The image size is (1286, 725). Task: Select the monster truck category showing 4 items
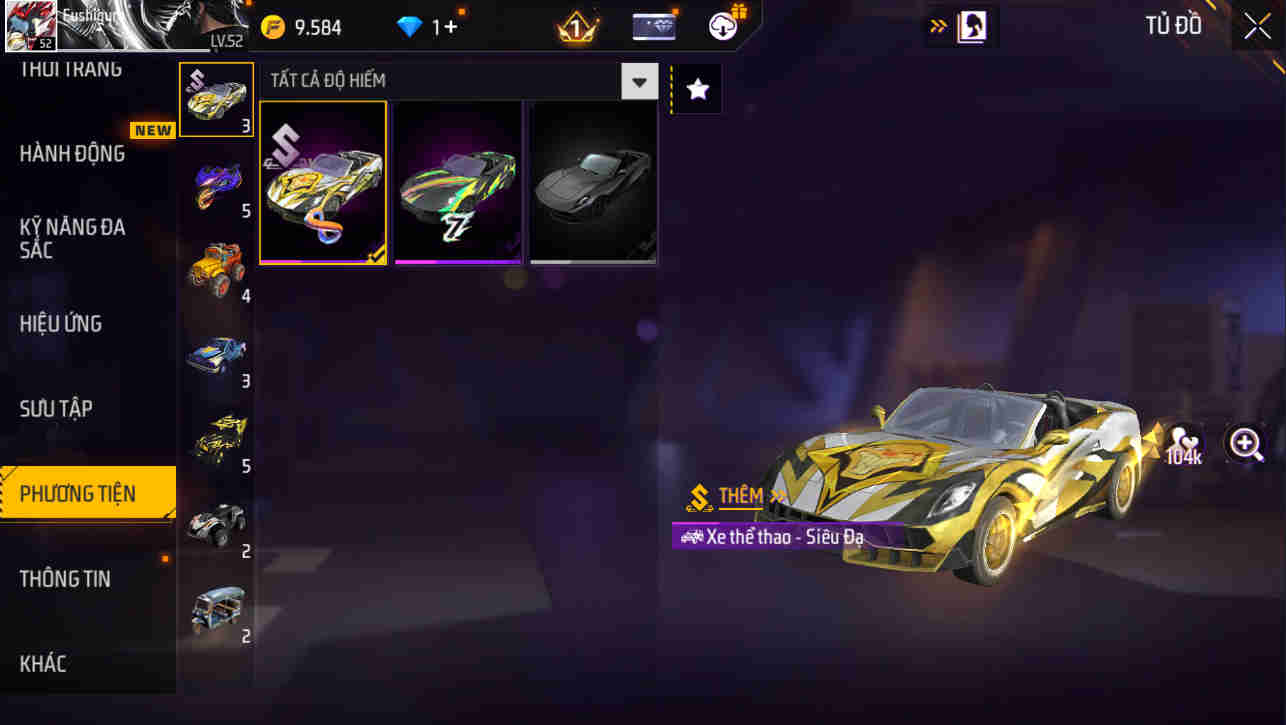(216, 263)
